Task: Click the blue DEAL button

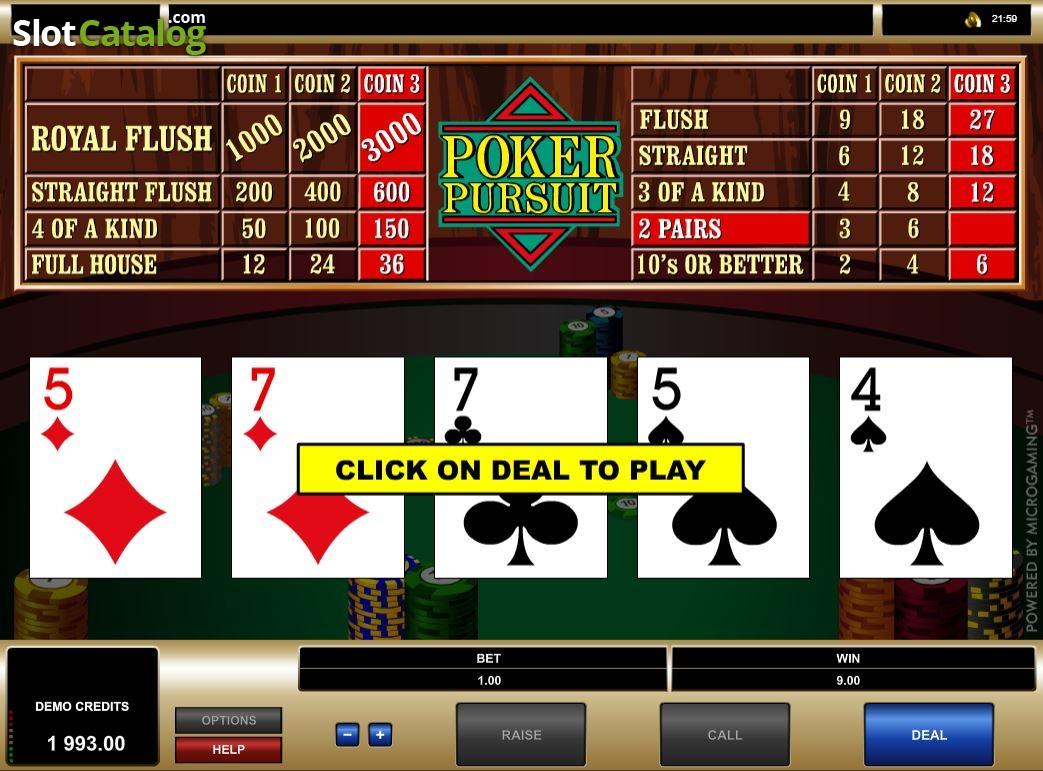Action: click(928, 735)
